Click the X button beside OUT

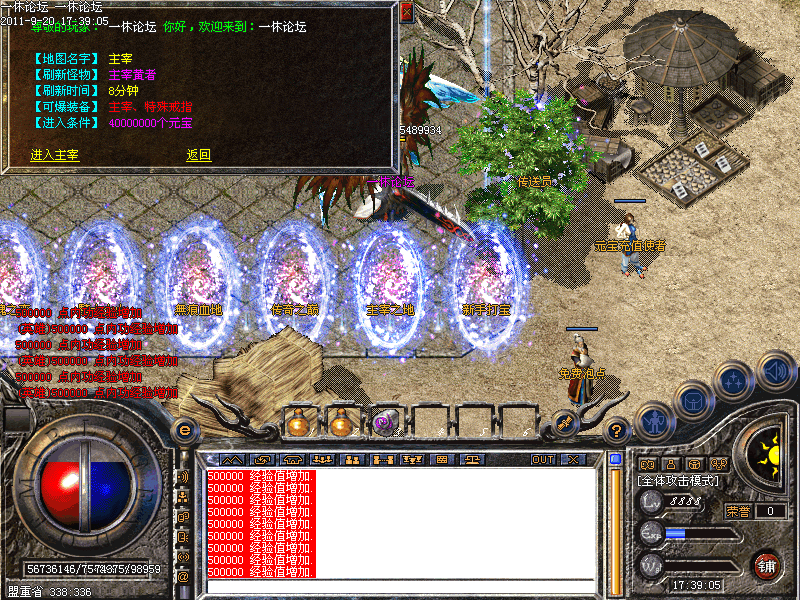coord(573,460)
